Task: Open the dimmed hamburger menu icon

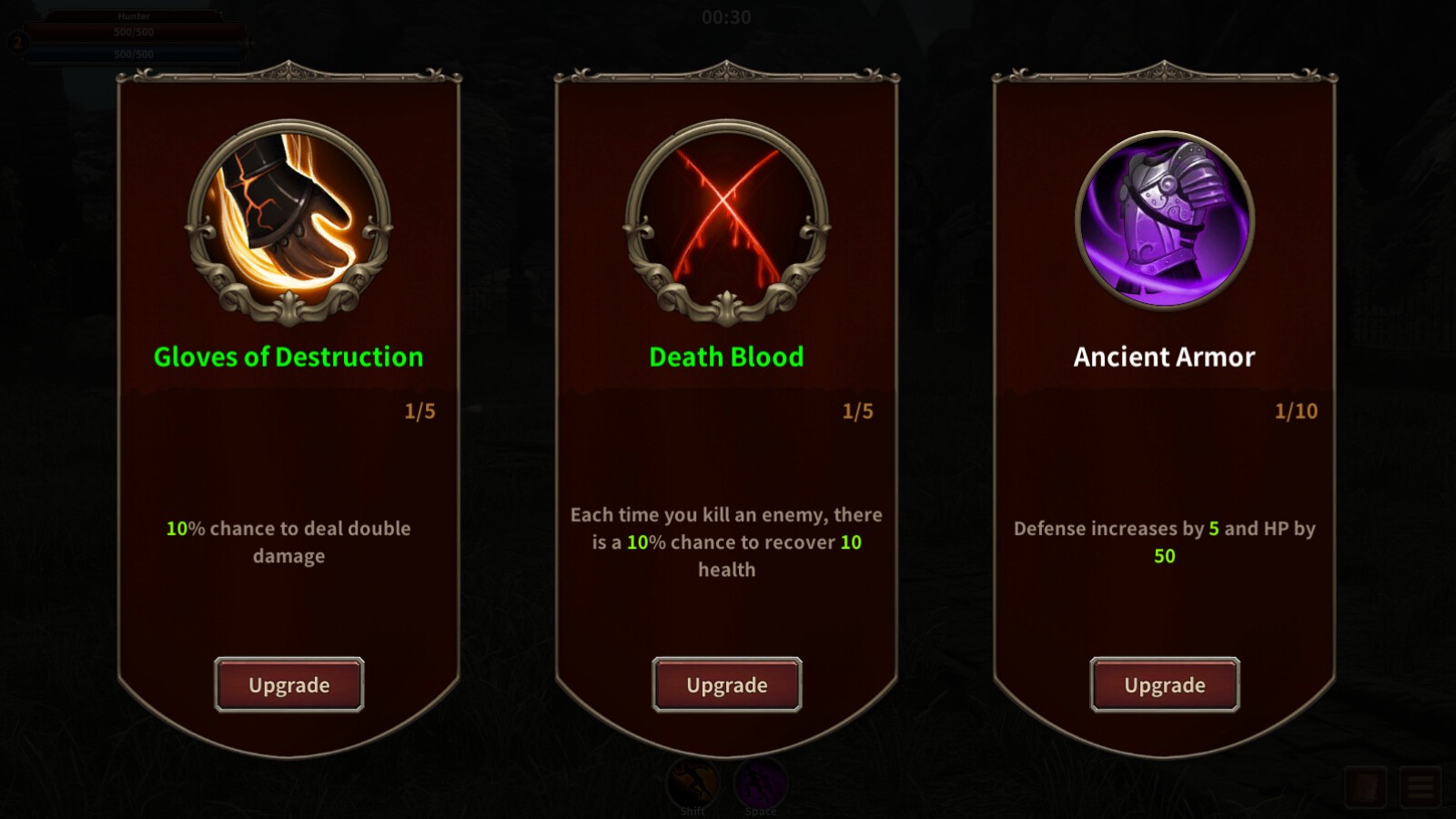Action: [1421, 787]
